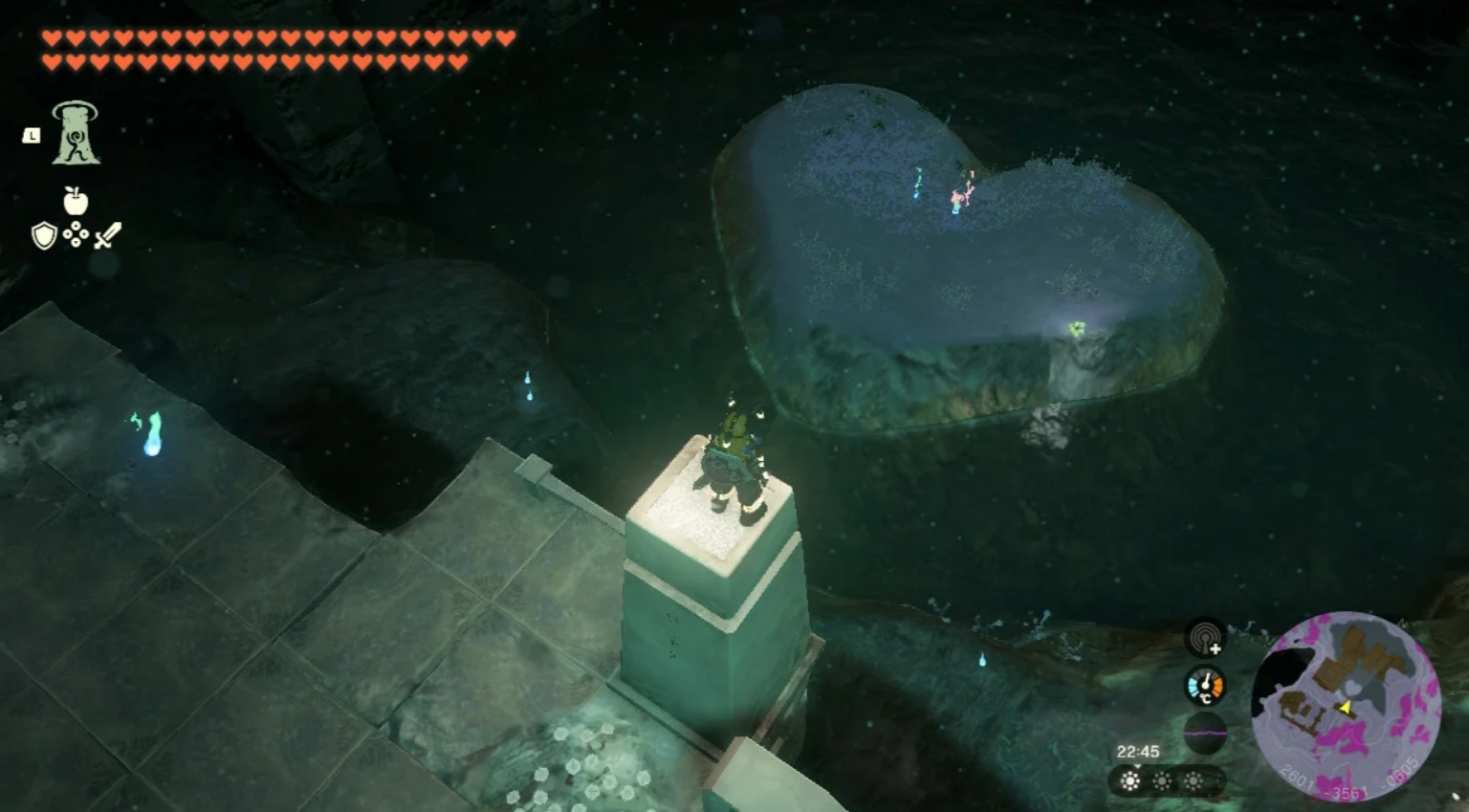Check the temperature gauge icon
This screenshot has height=812, width=1469.
[1205, 687]
